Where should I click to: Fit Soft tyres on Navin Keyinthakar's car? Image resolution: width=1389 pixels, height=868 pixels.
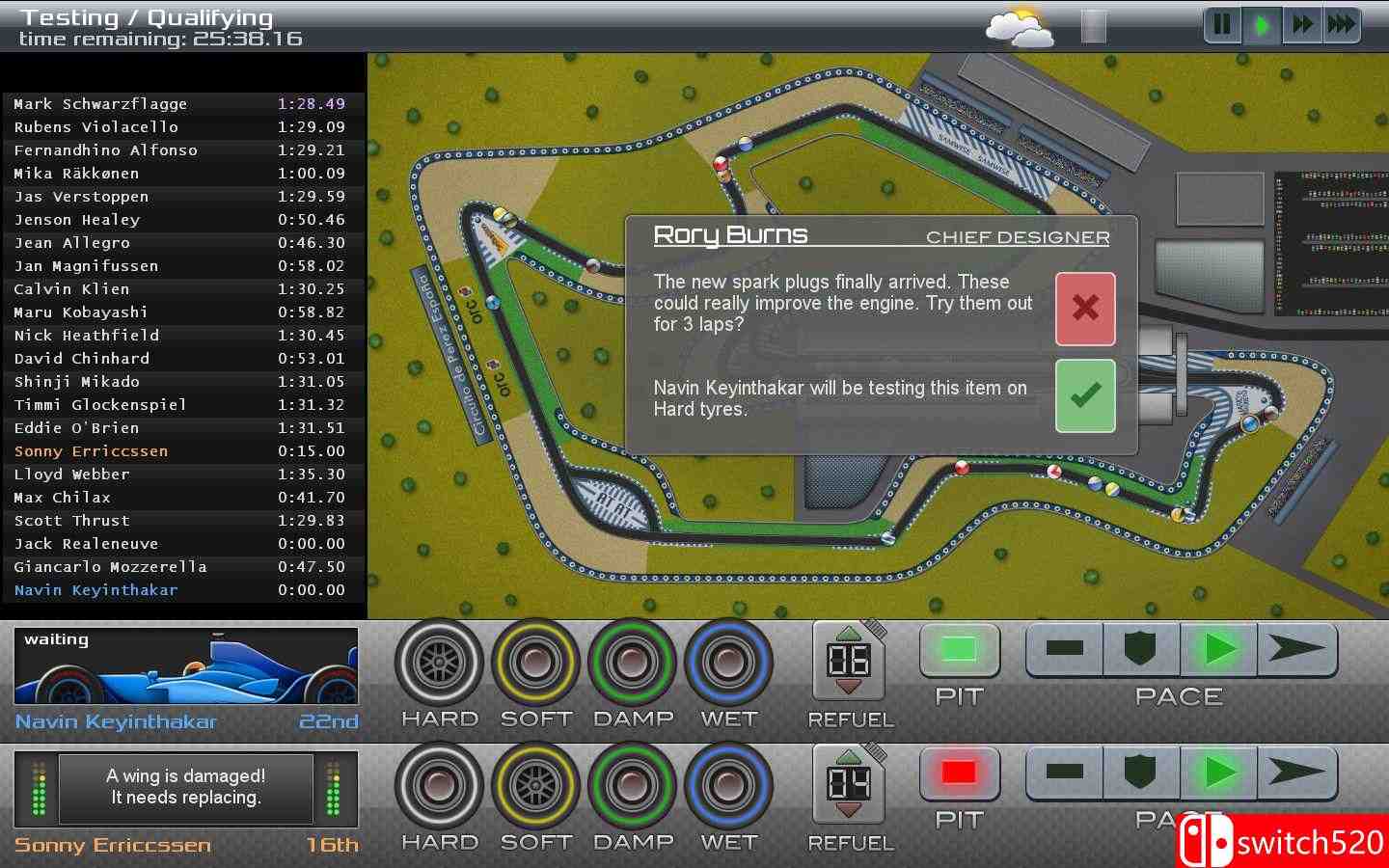[x=536, y=665]
